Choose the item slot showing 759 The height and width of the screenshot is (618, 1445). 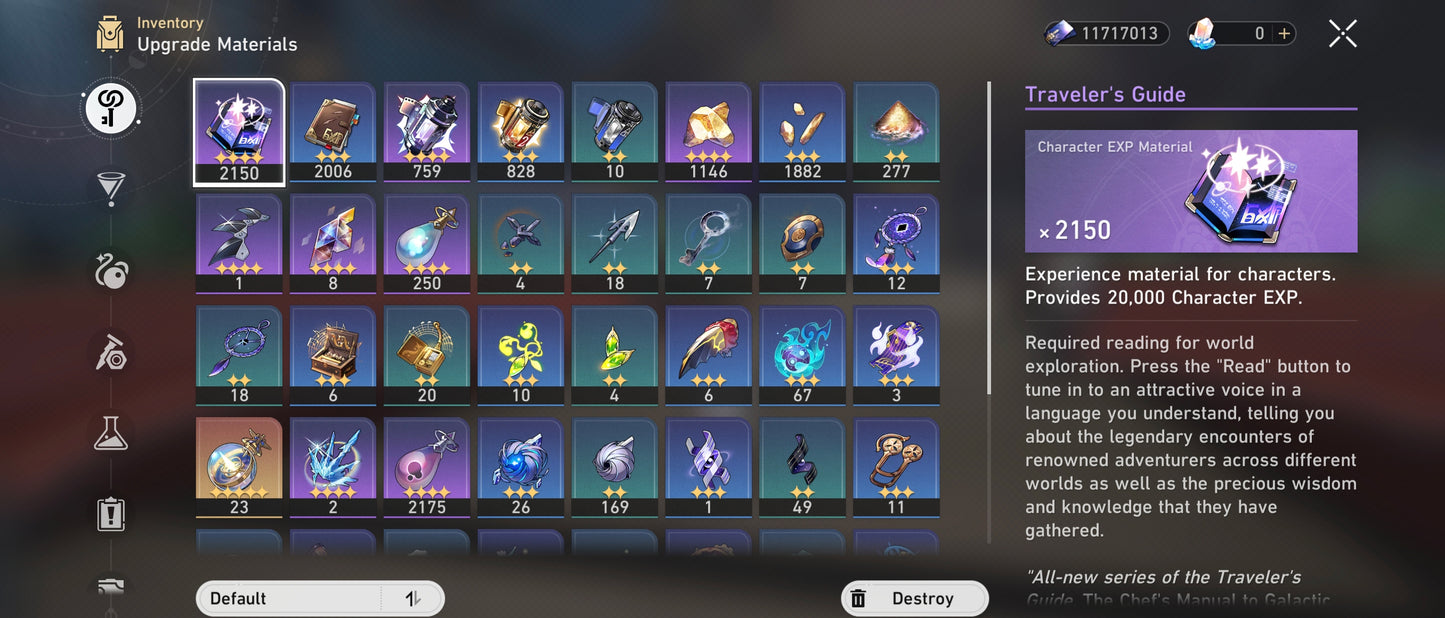click(427, 132)
